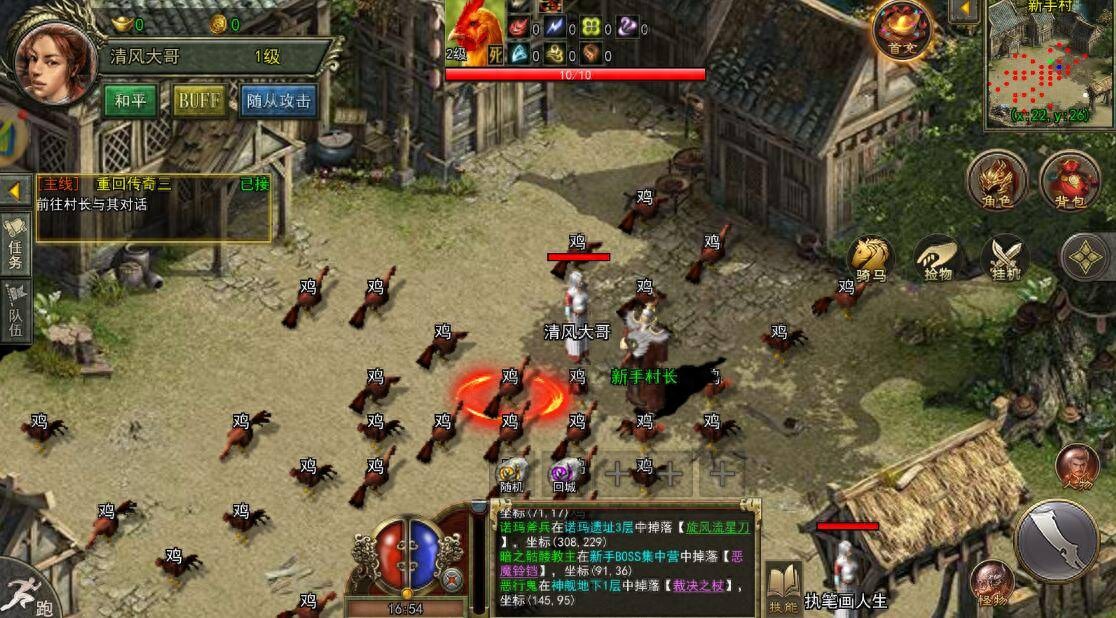Open the 角色 character sheet

pyautogui.click(x=997, y=182)
